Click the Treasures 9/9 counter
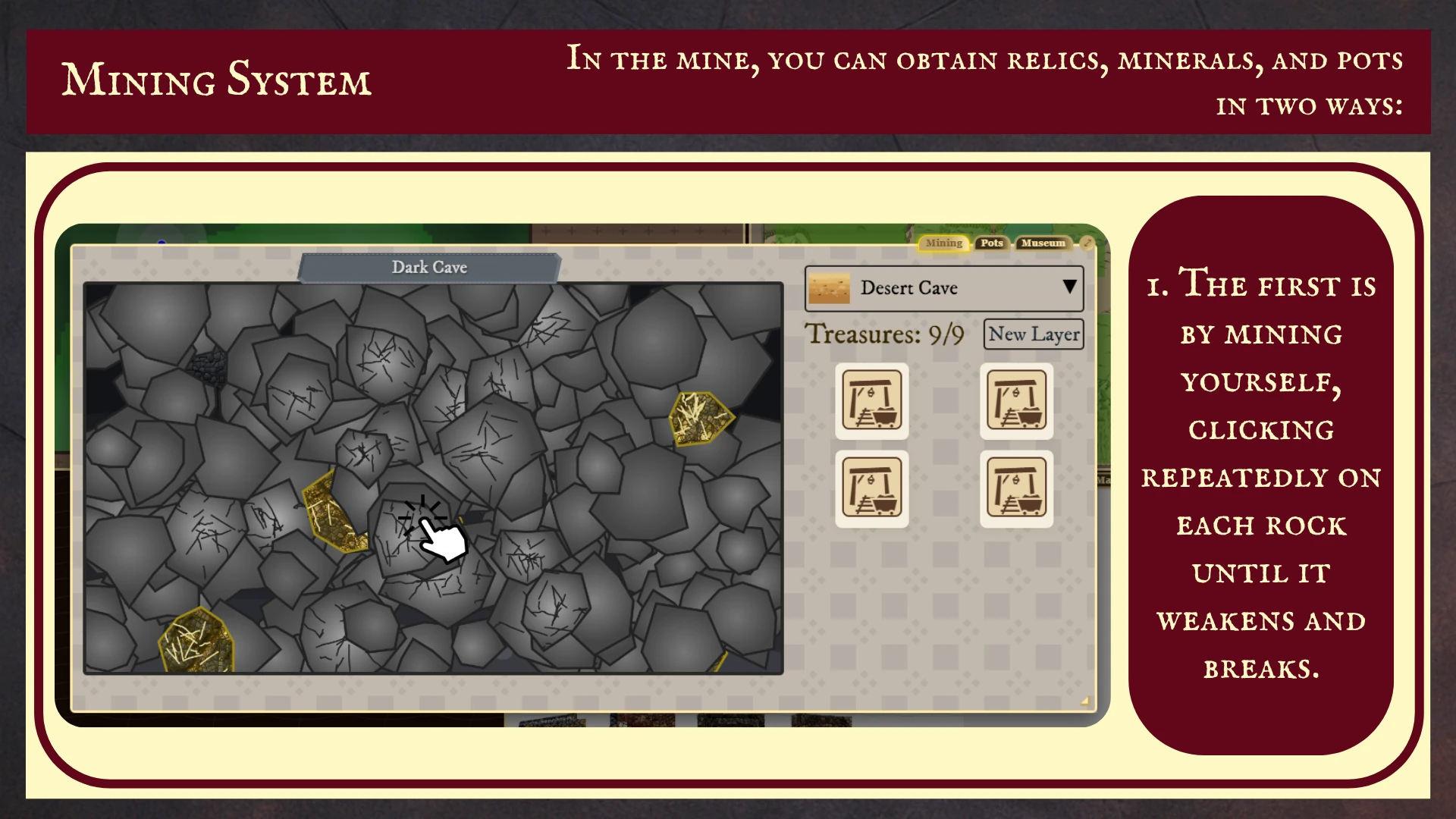 (x=884, y=334)
